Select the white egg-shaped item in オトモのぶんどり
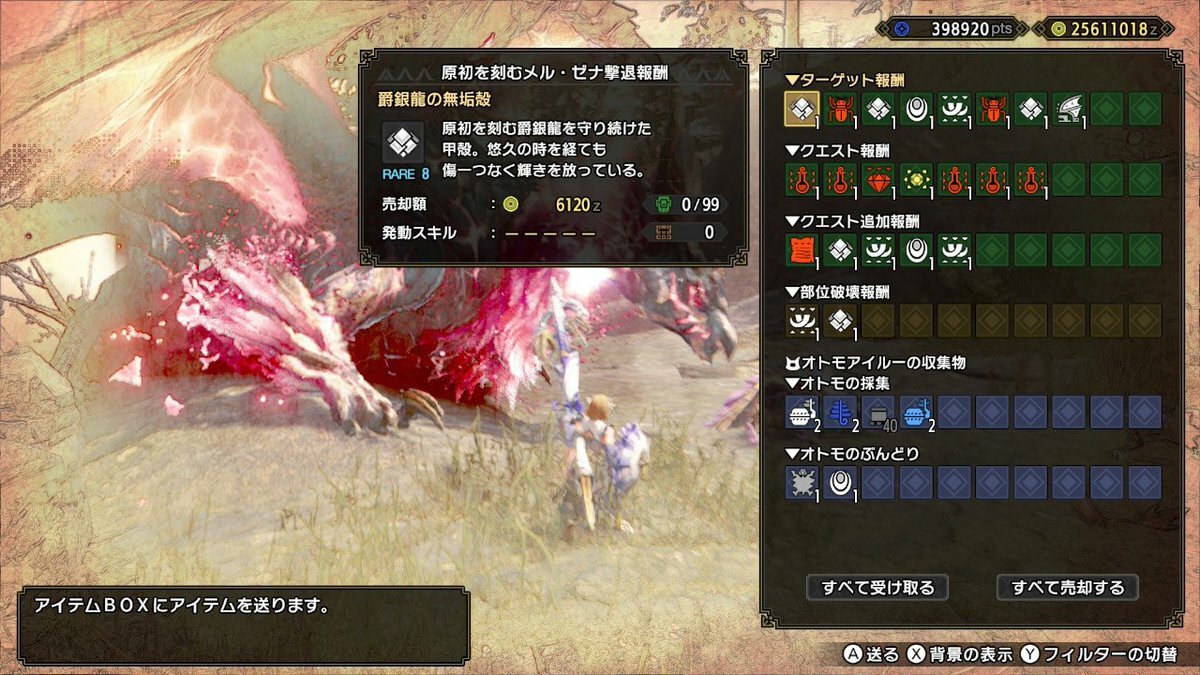Screen dimensions: 1200x675 point(840,482)
